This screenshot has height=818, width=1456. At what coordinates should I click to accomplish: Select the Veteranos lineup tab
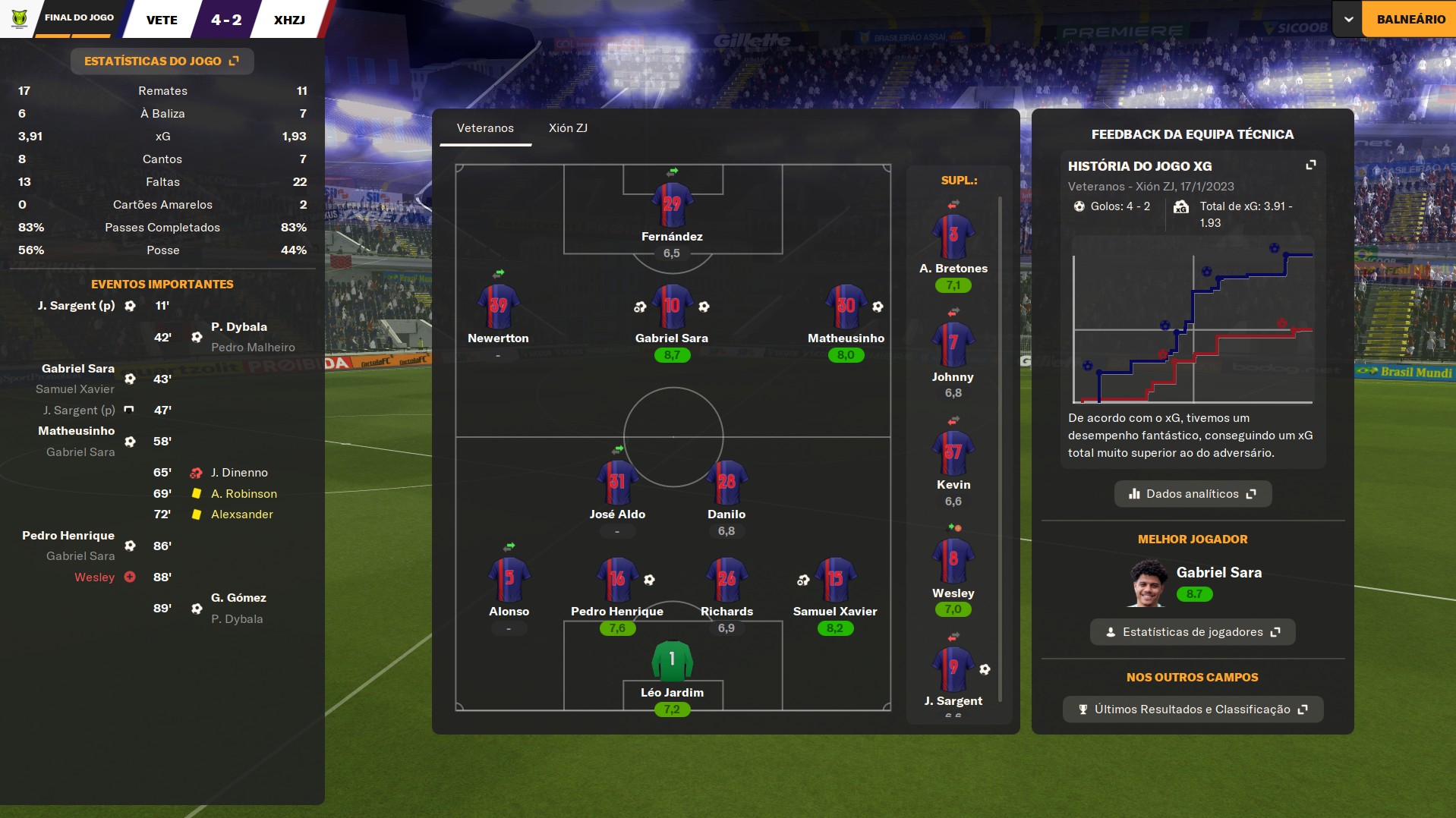[x=485, y=127]
